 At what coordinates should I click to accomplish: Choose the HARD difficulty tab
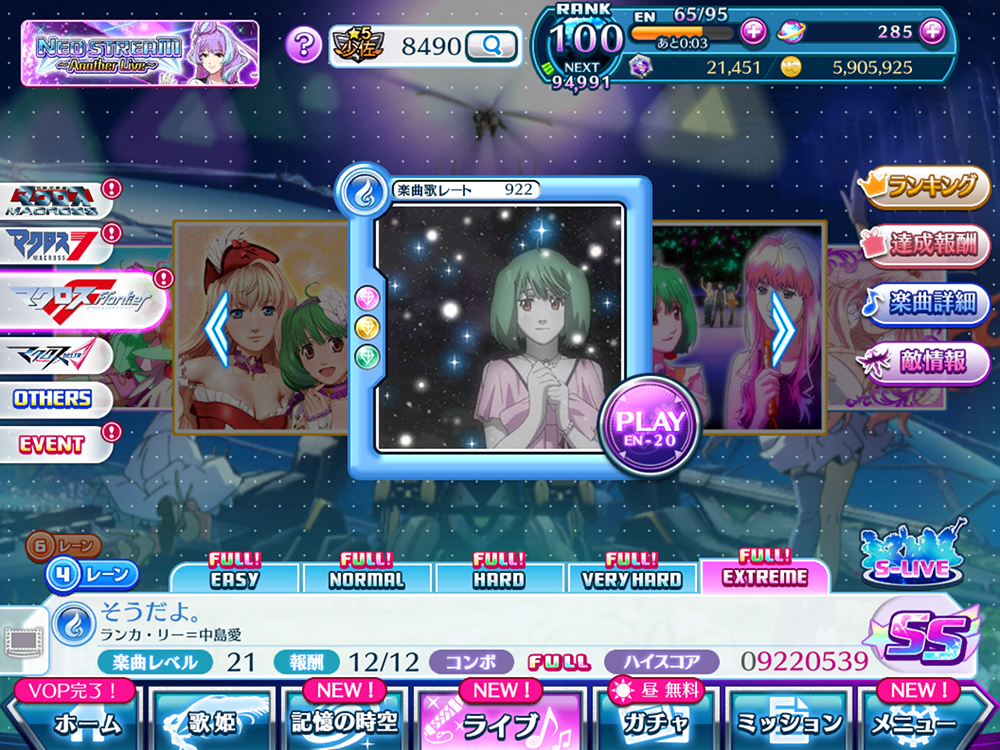pyautogui.click(x=499, y=578)
